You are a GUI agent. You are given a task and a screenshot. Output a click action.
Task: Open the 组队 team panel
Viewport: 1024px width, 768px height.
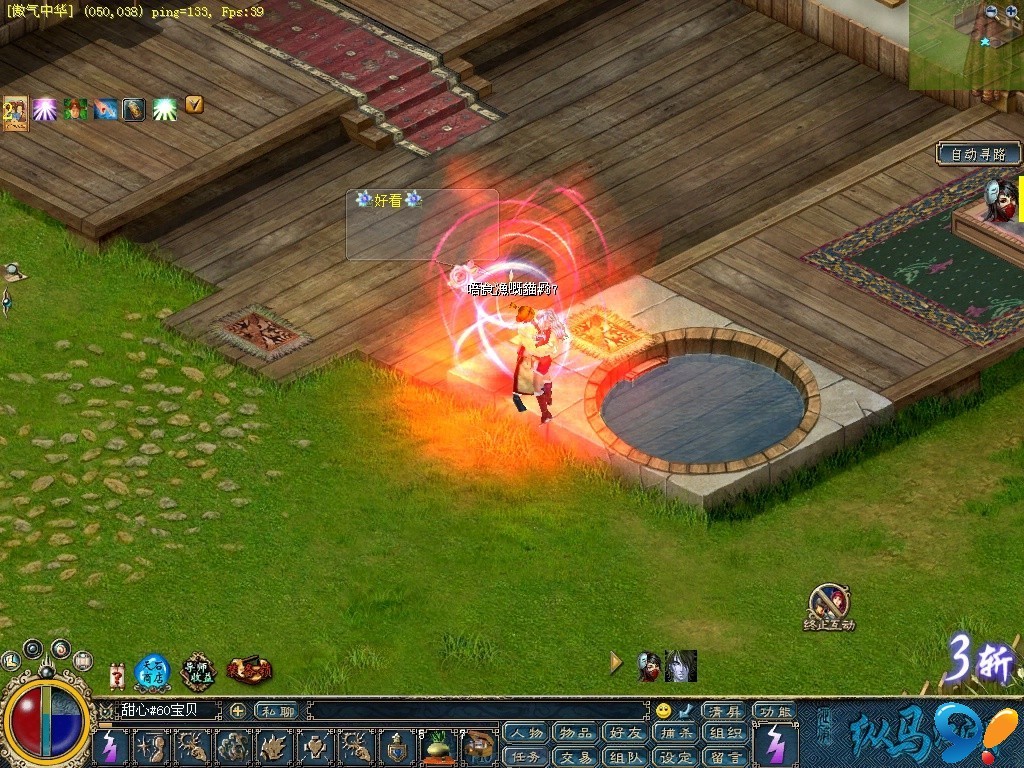pos(625,757)
